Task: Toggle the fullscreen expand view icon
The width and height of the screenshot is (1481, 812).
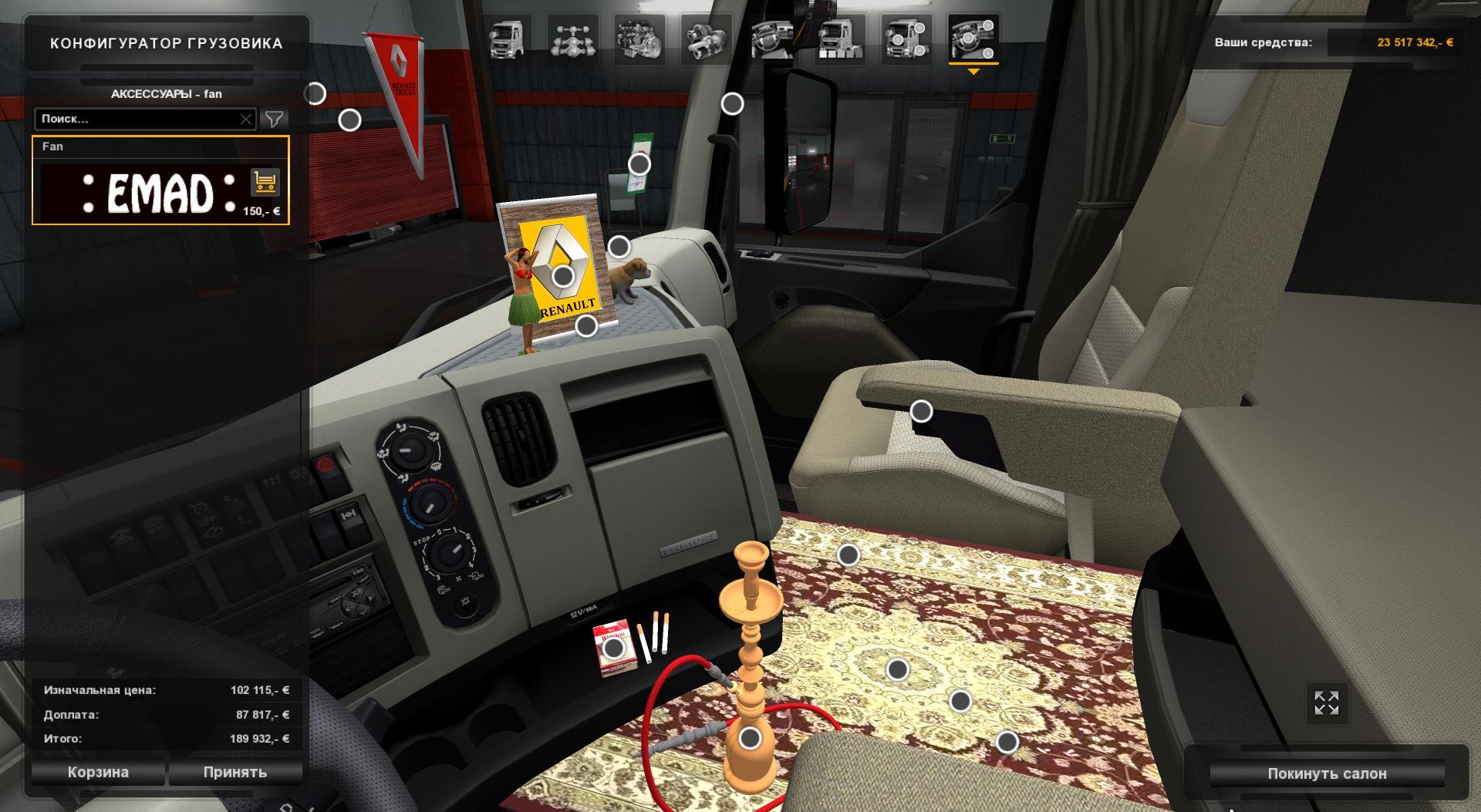Action: 1326,702
